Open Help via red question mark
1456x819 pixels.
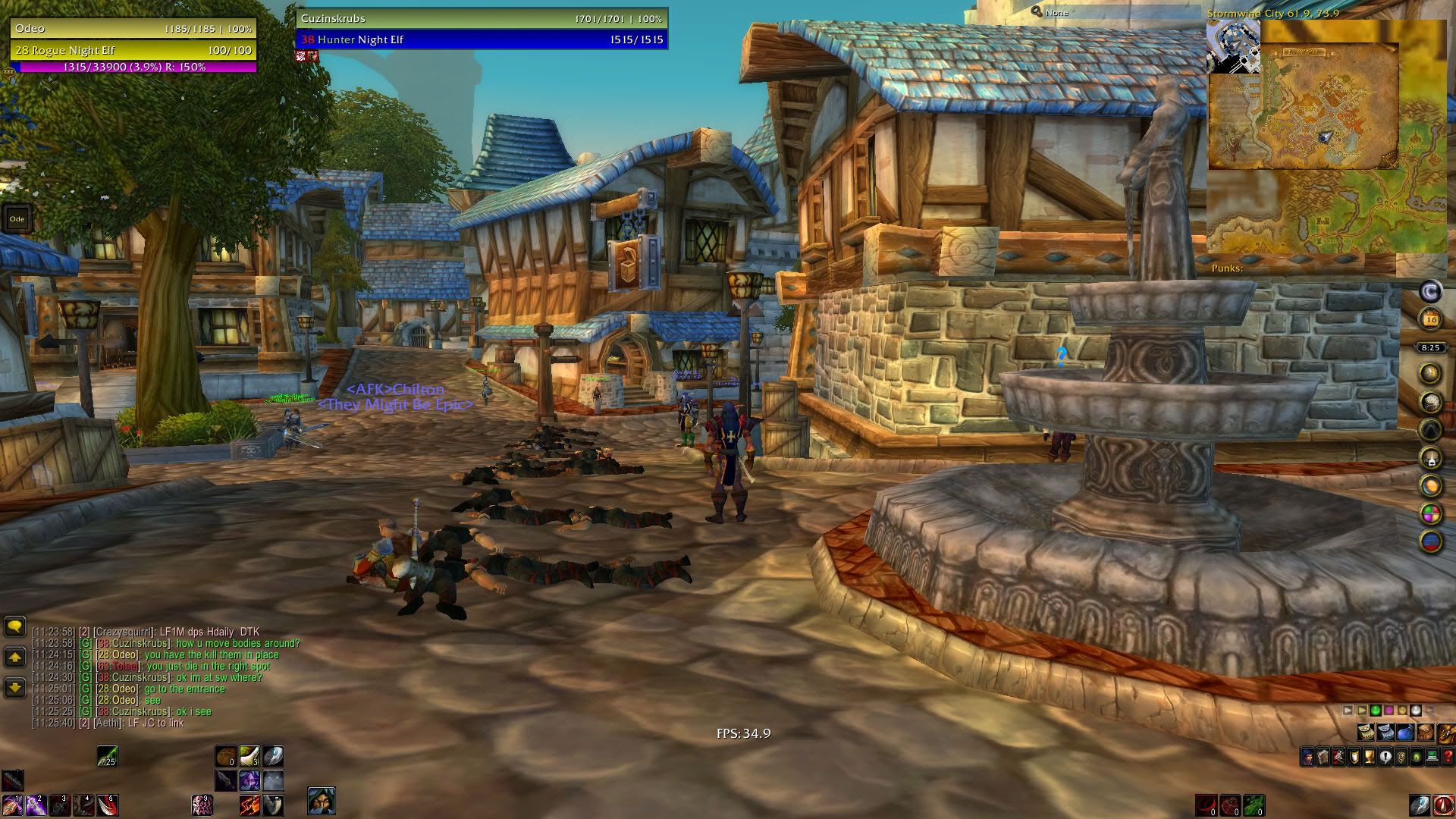point(1448,756)
